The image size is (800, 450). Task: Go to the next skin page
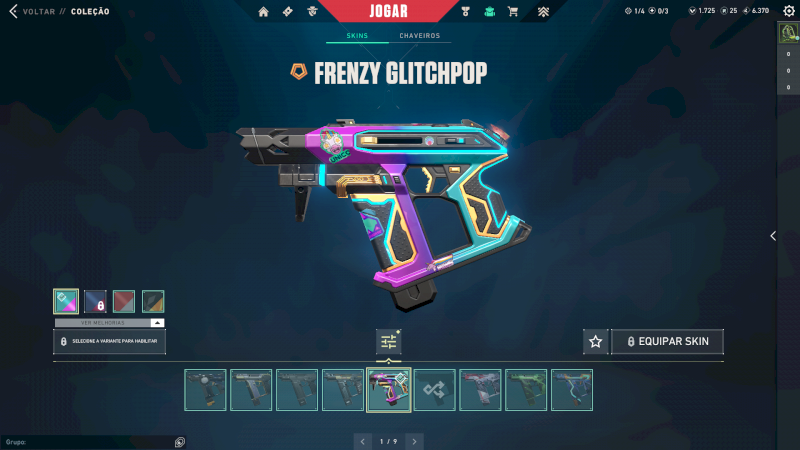pyautogui.click(x=414, y=441)
